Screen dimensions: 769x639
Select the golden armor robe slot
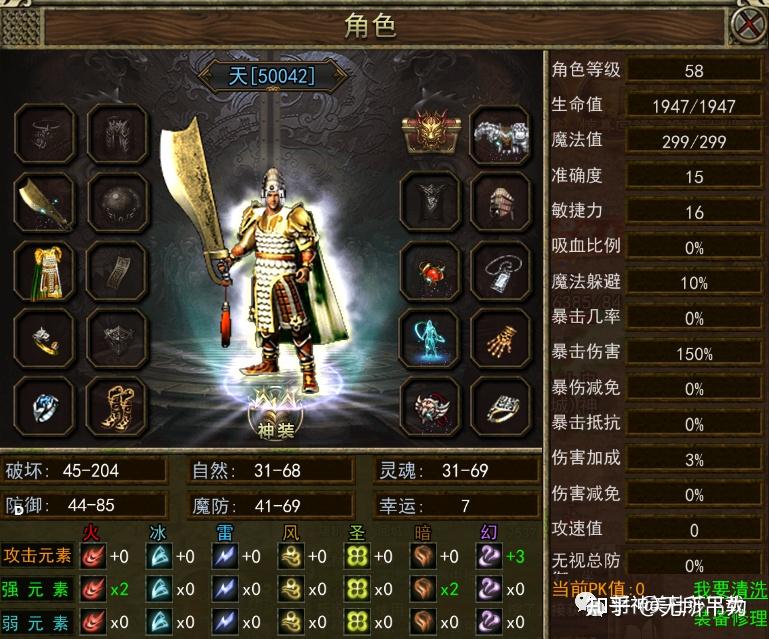[44, 270]
